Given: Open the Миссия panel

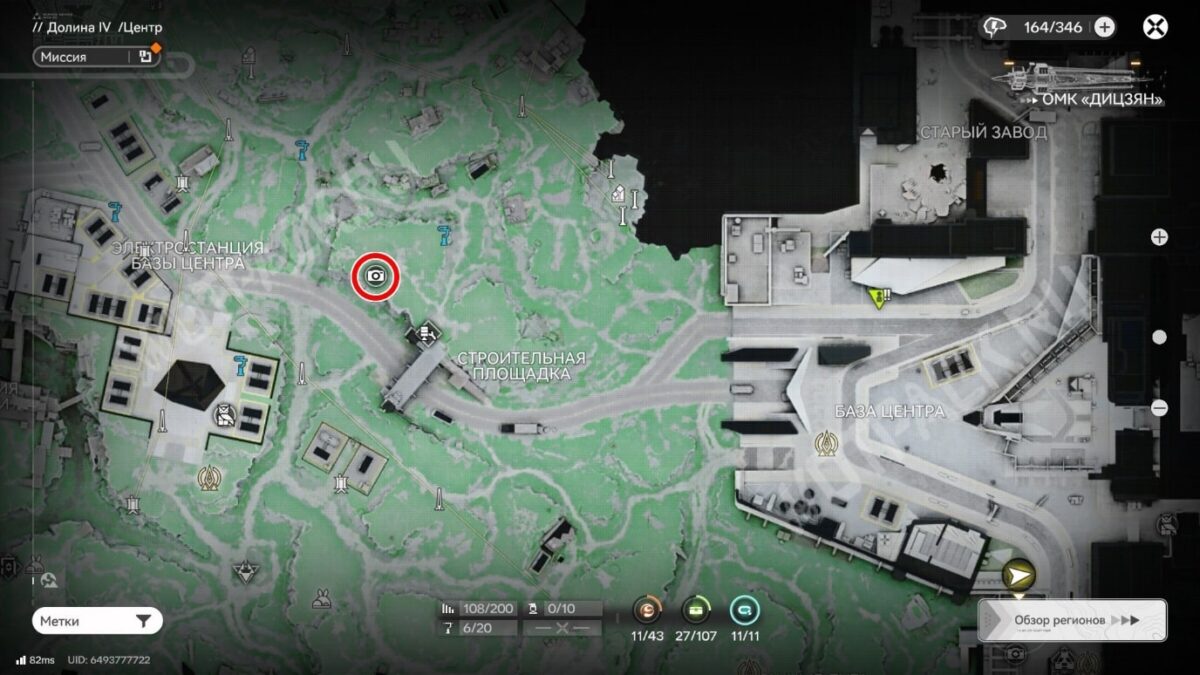Looking at the screenshot, I should point(95,57).
